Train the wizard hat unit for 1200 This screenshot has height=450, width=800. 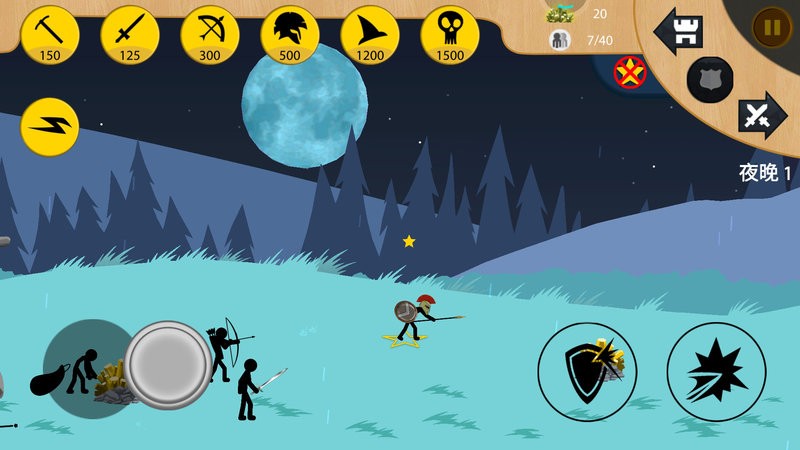tap(370, 33)
